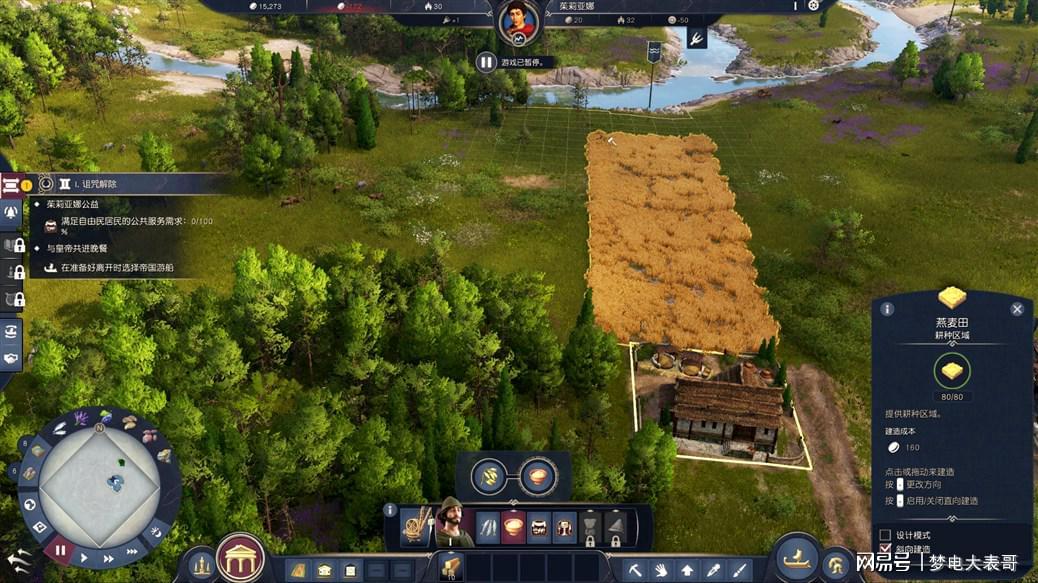Open settings gear icon at top
This screenshot has width=1038, height=583.
click(813, 6)
